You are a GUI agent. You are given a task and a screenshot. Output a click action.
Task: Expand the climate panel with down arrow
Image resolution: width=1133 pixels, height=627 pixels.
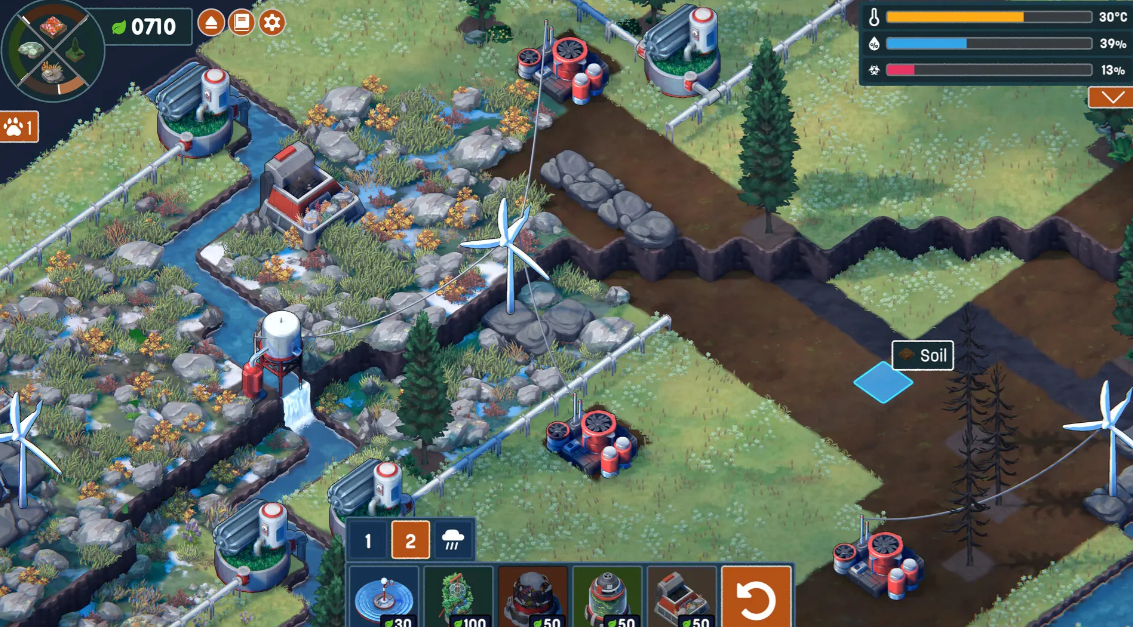coord(1110,97)
